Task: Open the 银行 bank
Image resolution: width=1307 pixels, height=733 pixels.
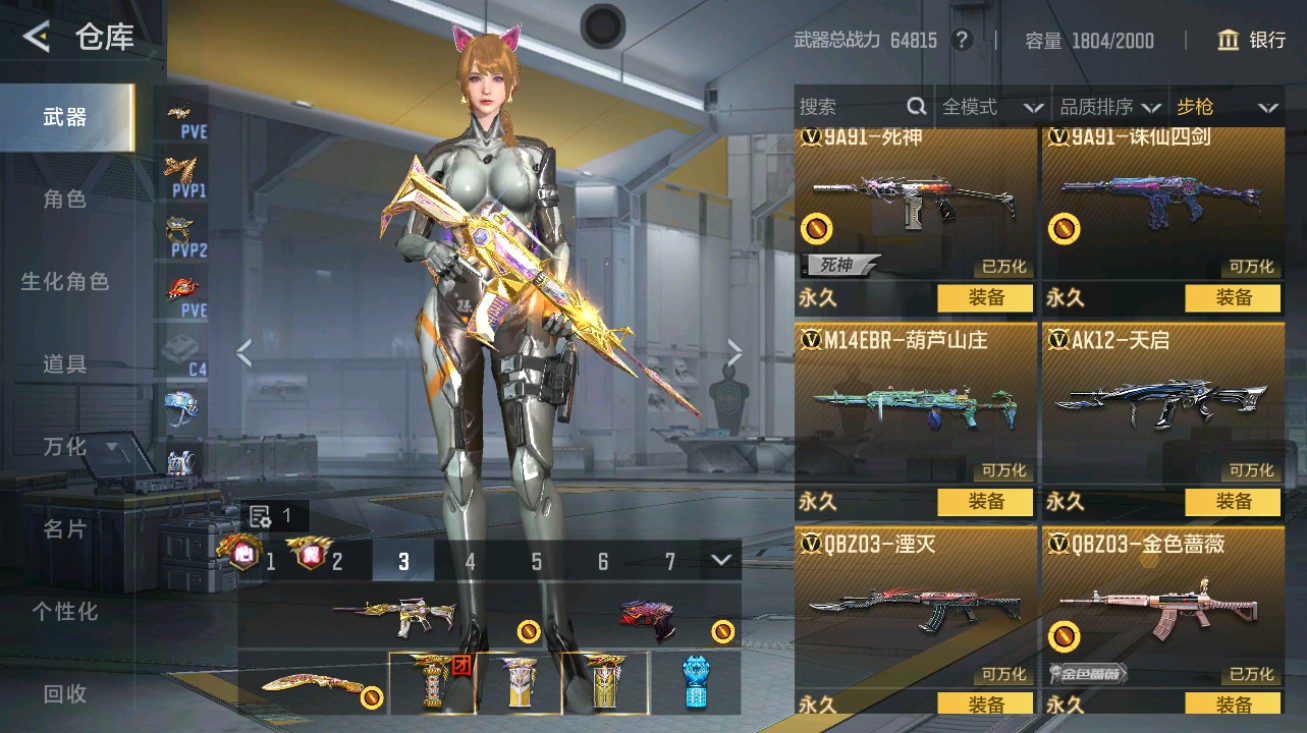Action: click(1251, 40)
